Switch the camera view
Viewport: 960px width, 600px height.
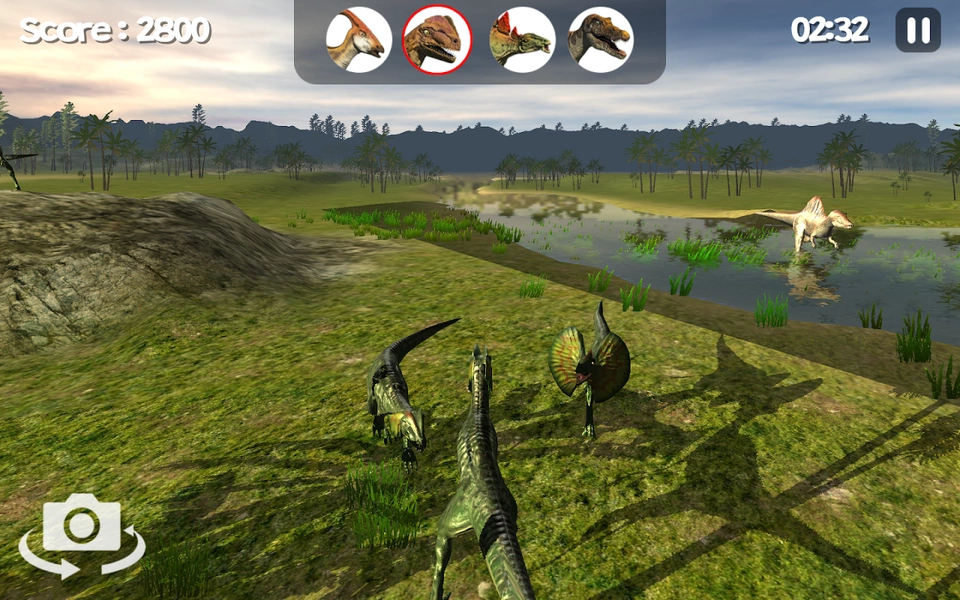[82, 535]
